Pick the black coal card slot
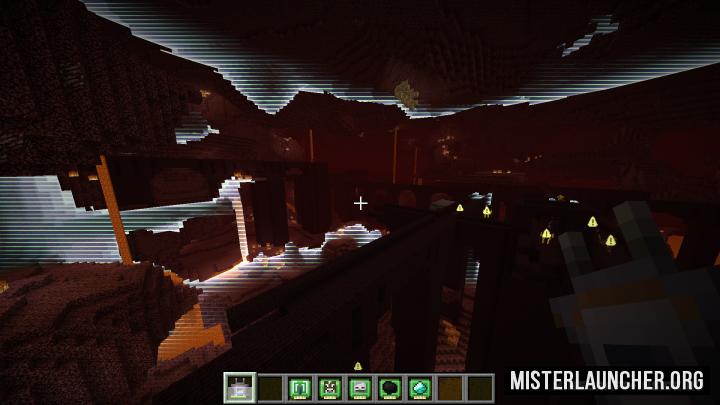Screen dimensions: 720x405 click(389, 388)
